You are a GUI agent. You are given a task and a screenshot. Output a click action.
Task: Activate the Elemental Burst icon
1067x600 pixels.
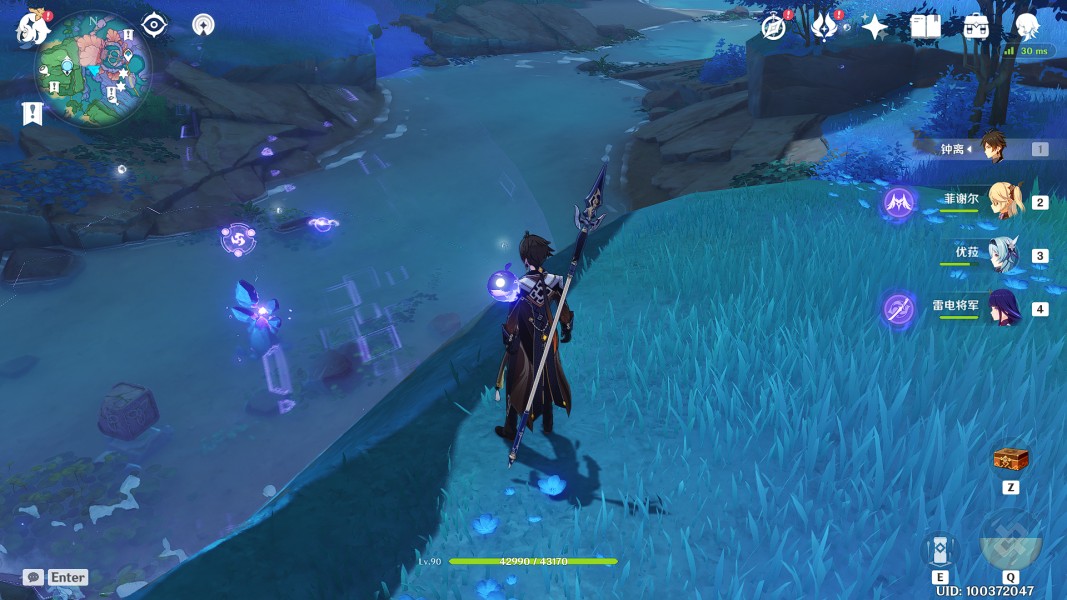(x=1010, y=541)
